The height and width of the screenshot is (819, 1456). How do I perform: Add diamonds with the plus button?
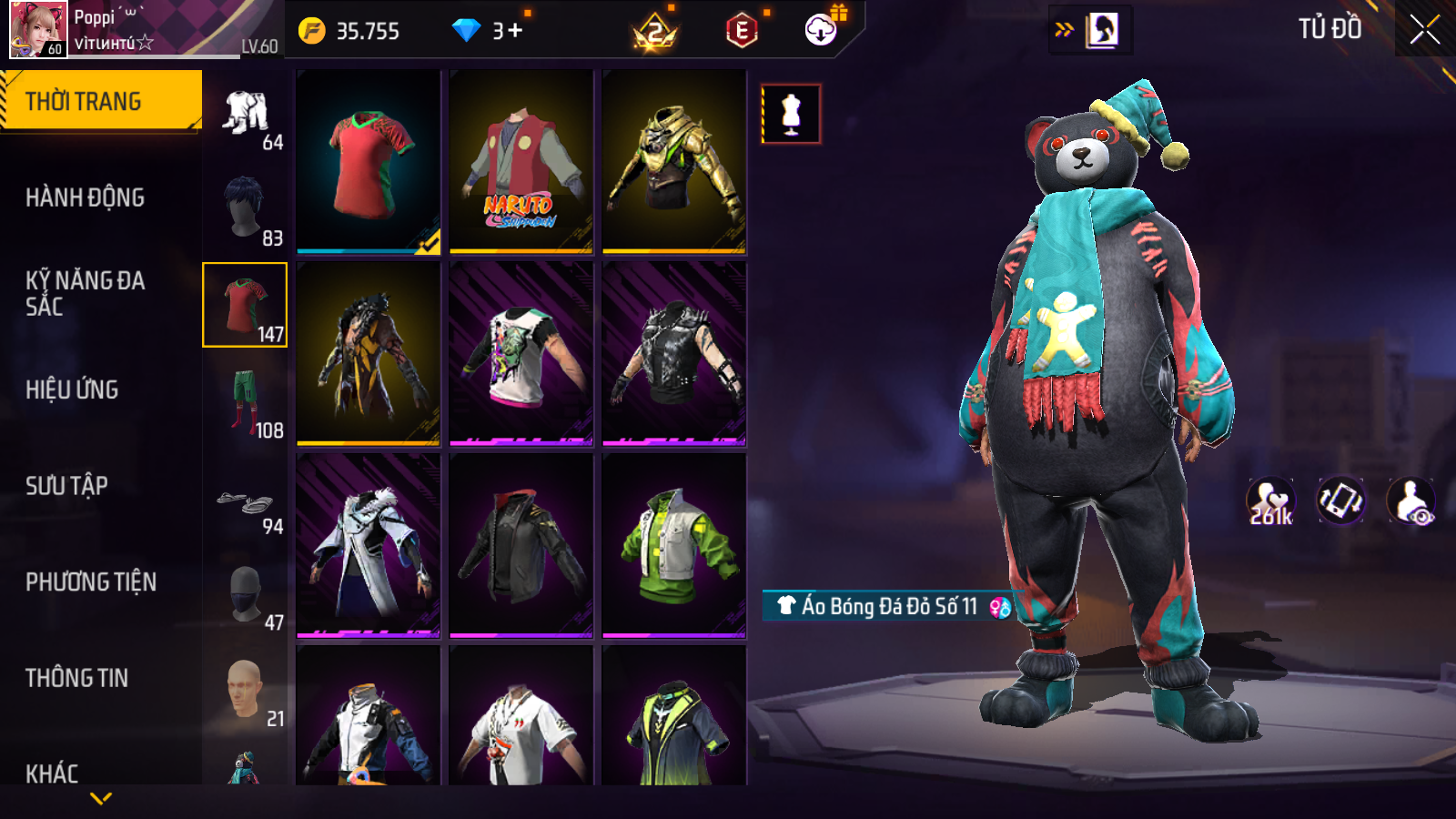pos(515,31)
